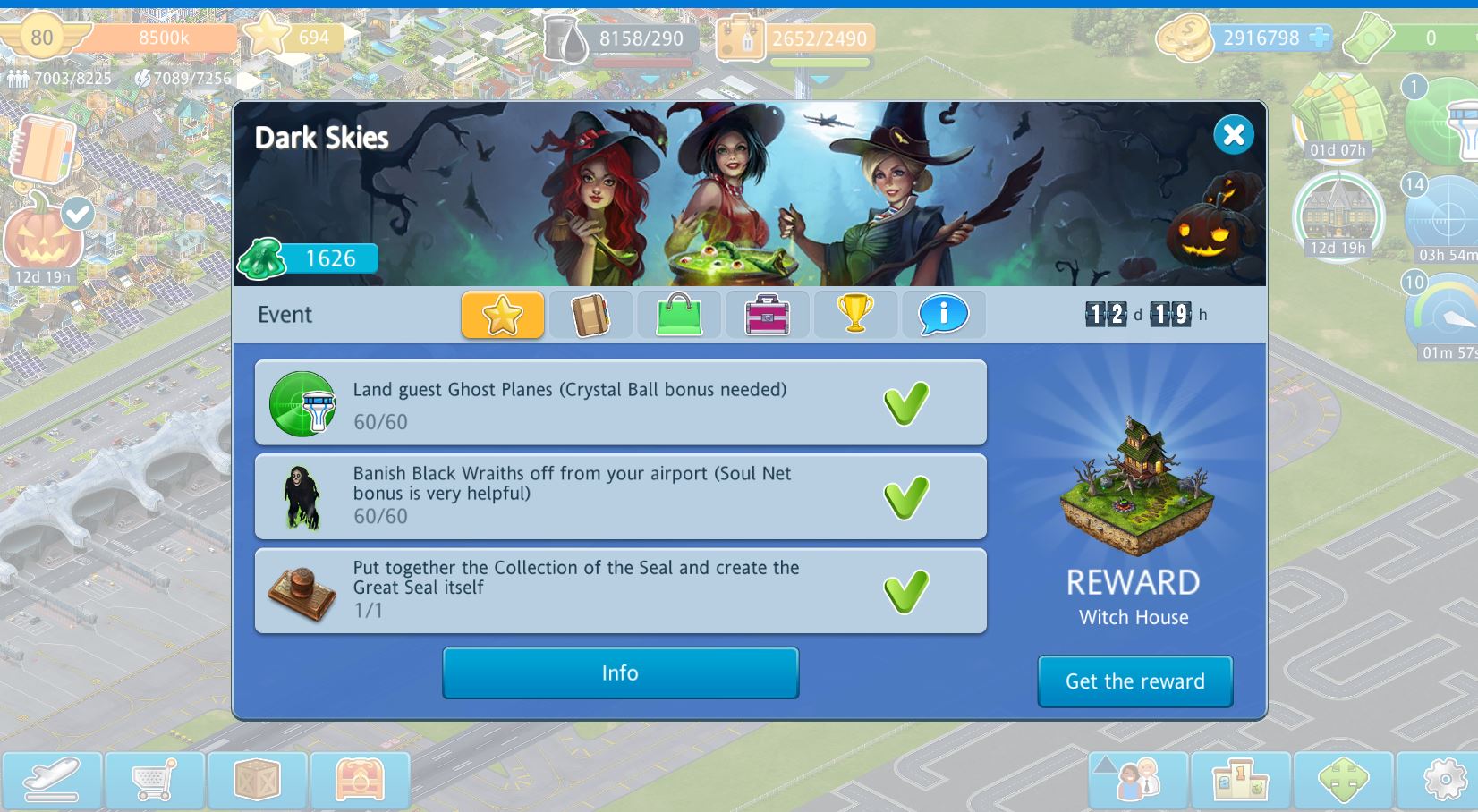Screen dimensions: 1478x812
Task: Add more coins with the plus button
Action: click(x=1319, y=38)
